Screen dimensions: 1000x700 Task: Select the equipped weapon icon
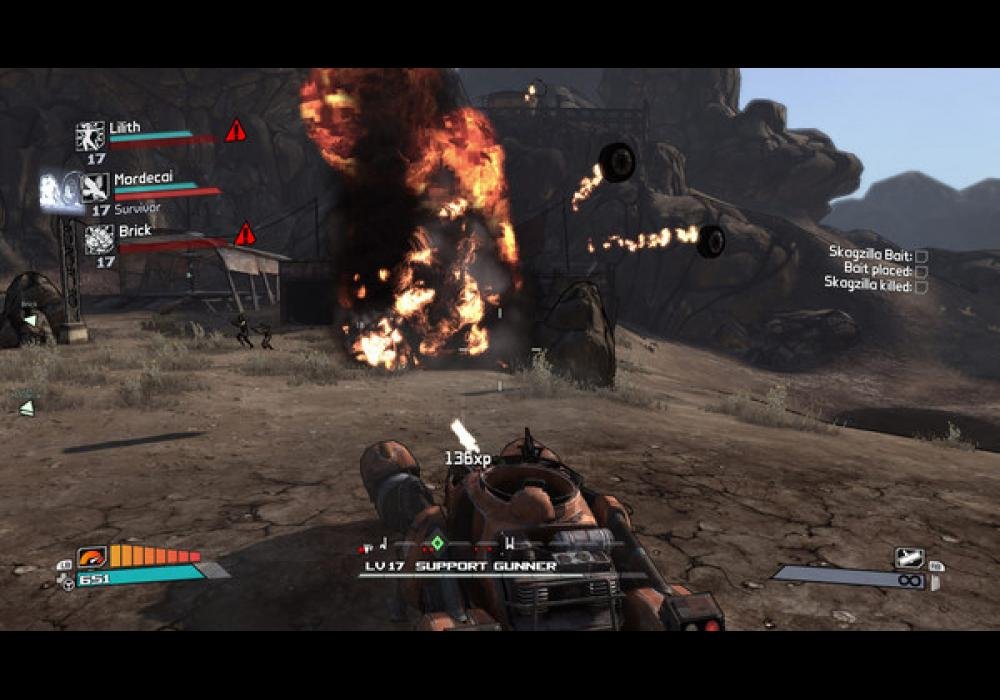click(x=909, y=558)
